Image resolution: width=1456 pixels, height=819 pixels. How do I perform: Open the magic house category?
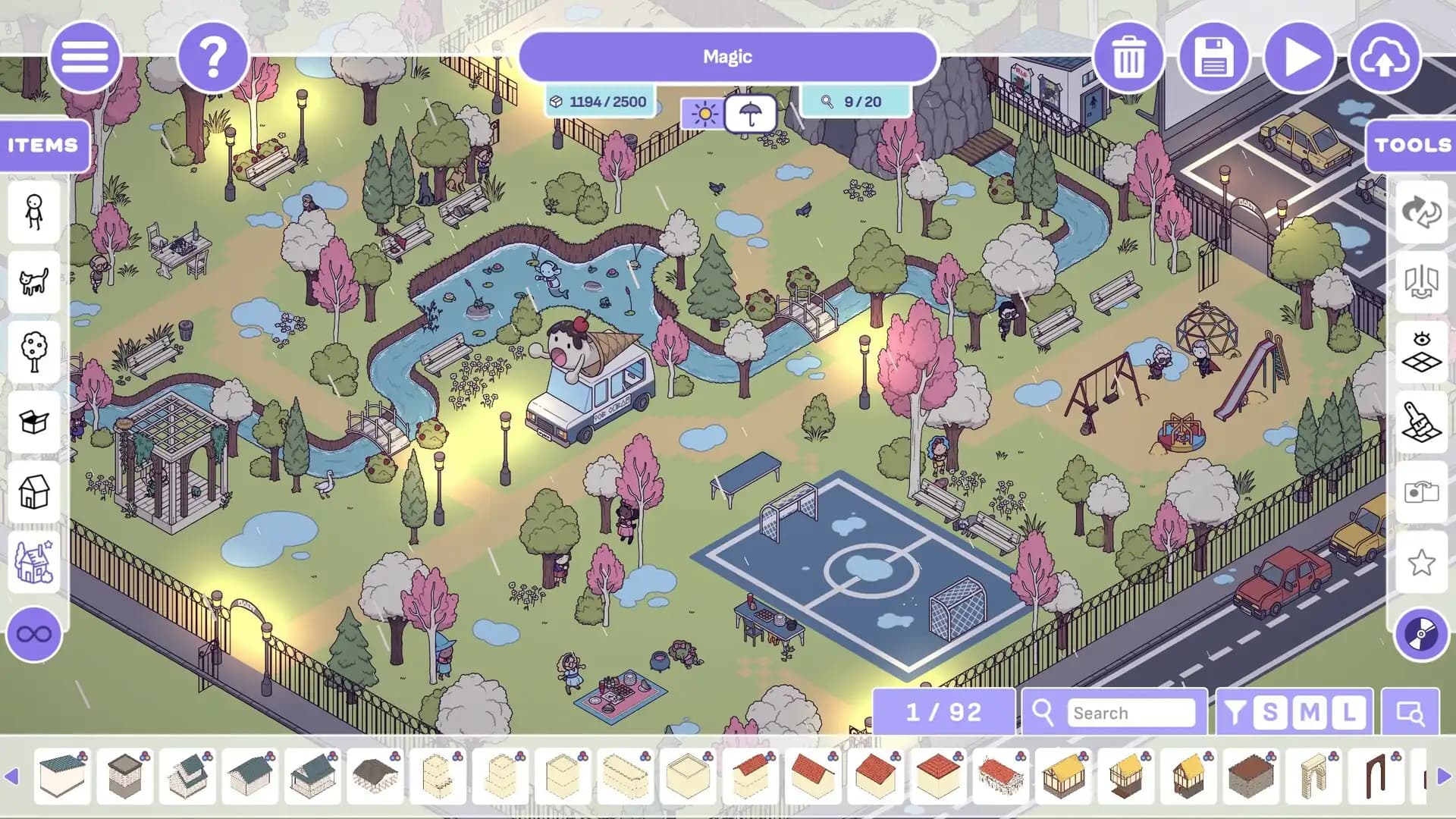pyautogui.click(x=33, y=562)
